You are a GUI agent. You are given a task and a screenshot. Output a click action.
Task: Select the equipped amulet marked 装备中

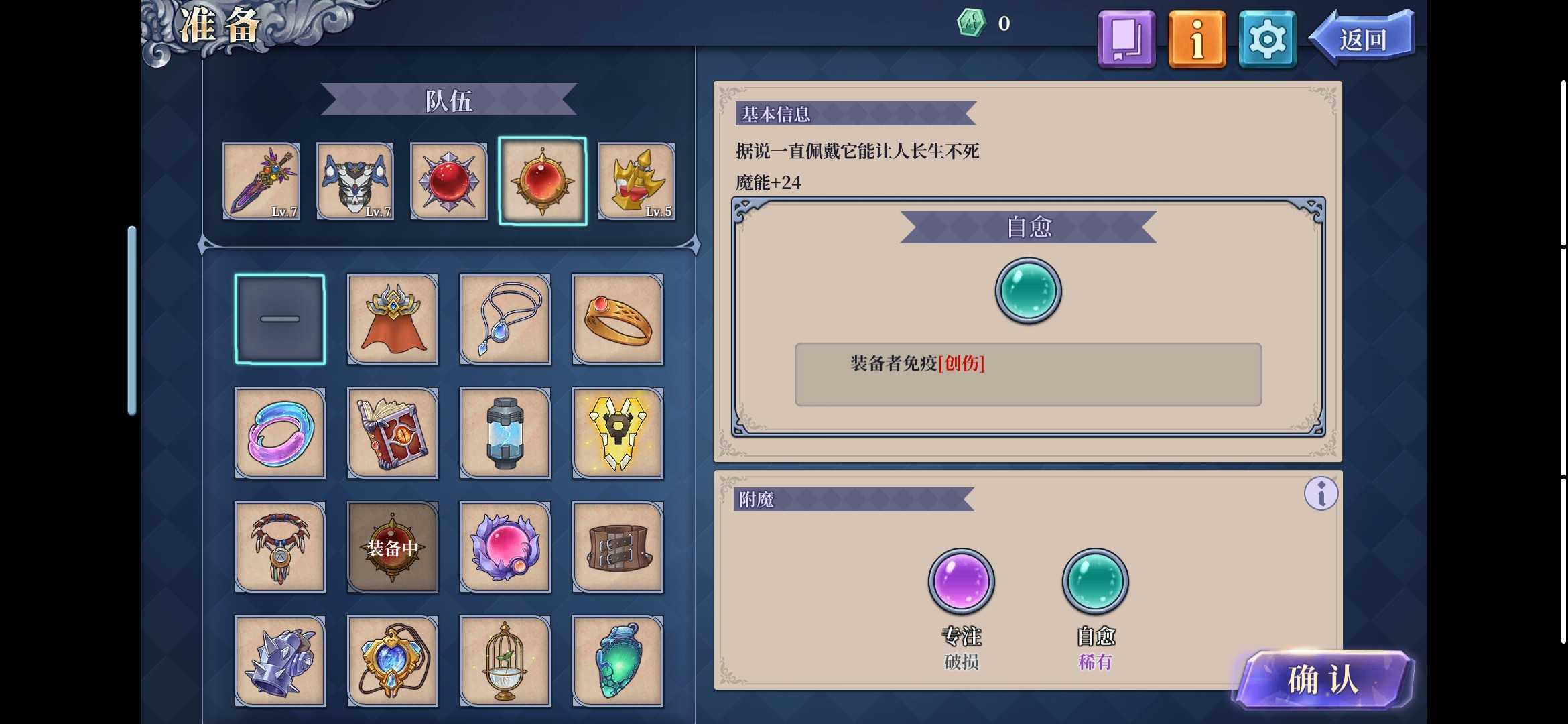393,546
